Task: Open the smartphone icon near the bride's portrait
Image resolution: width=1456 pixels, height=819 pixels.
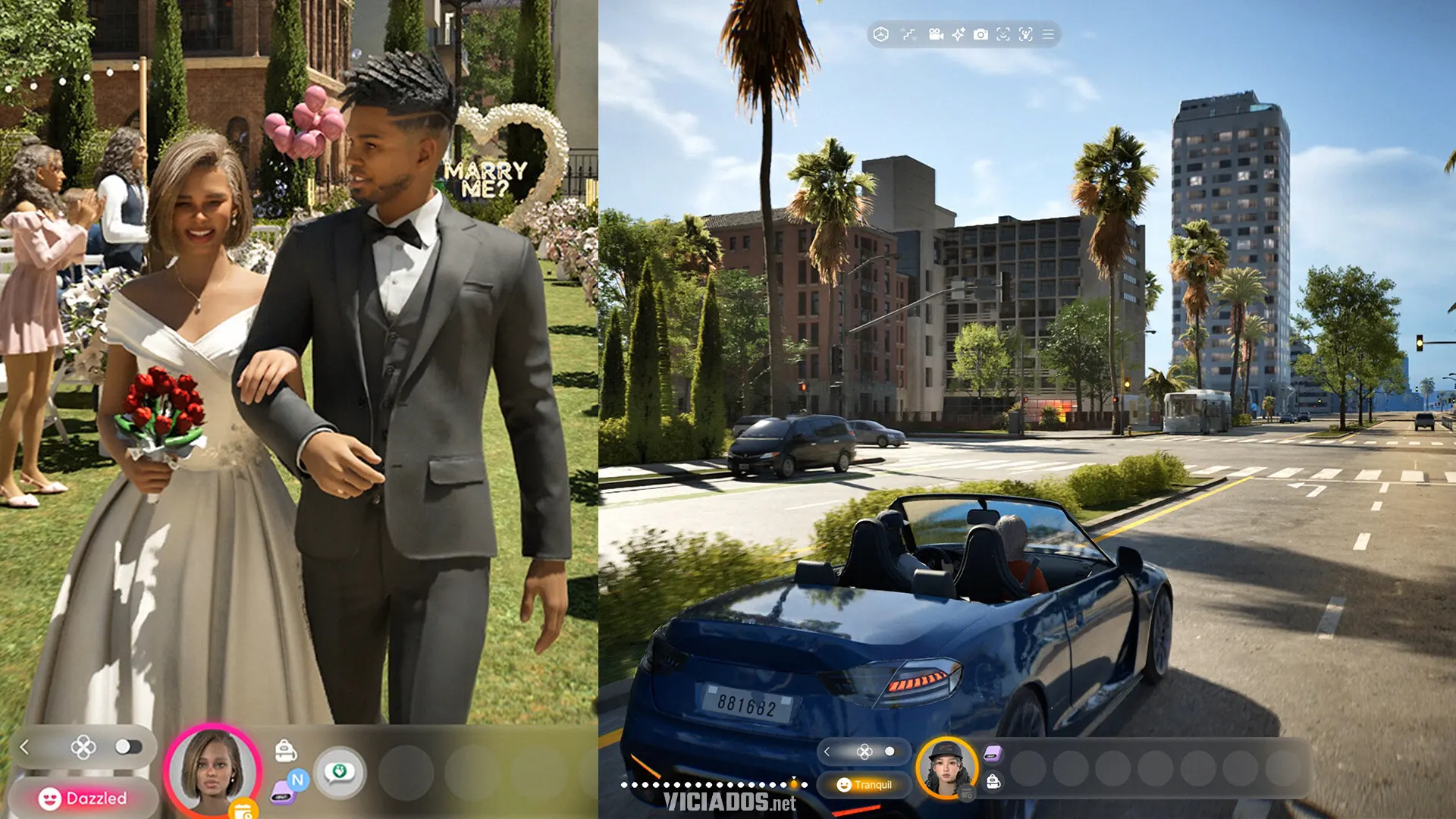Action: 283,795
